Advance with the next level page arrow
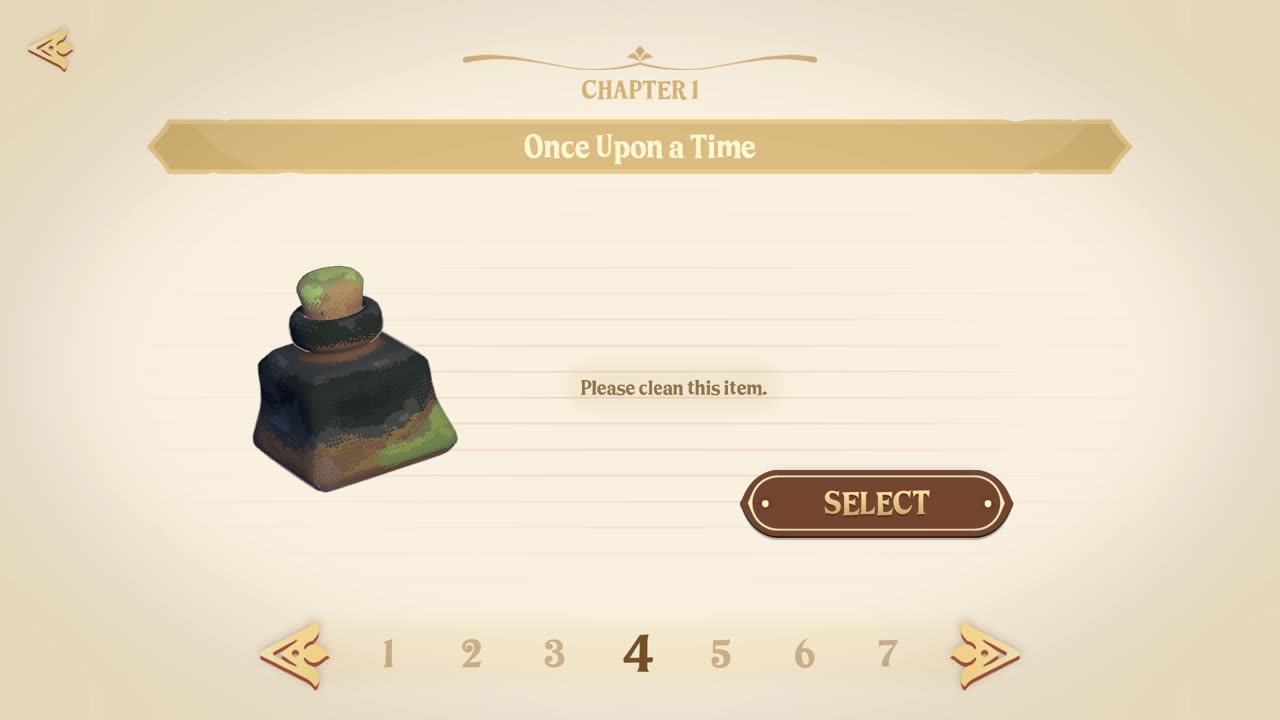This screenshot has height=720, width=1280. click(x=984, y=655)
